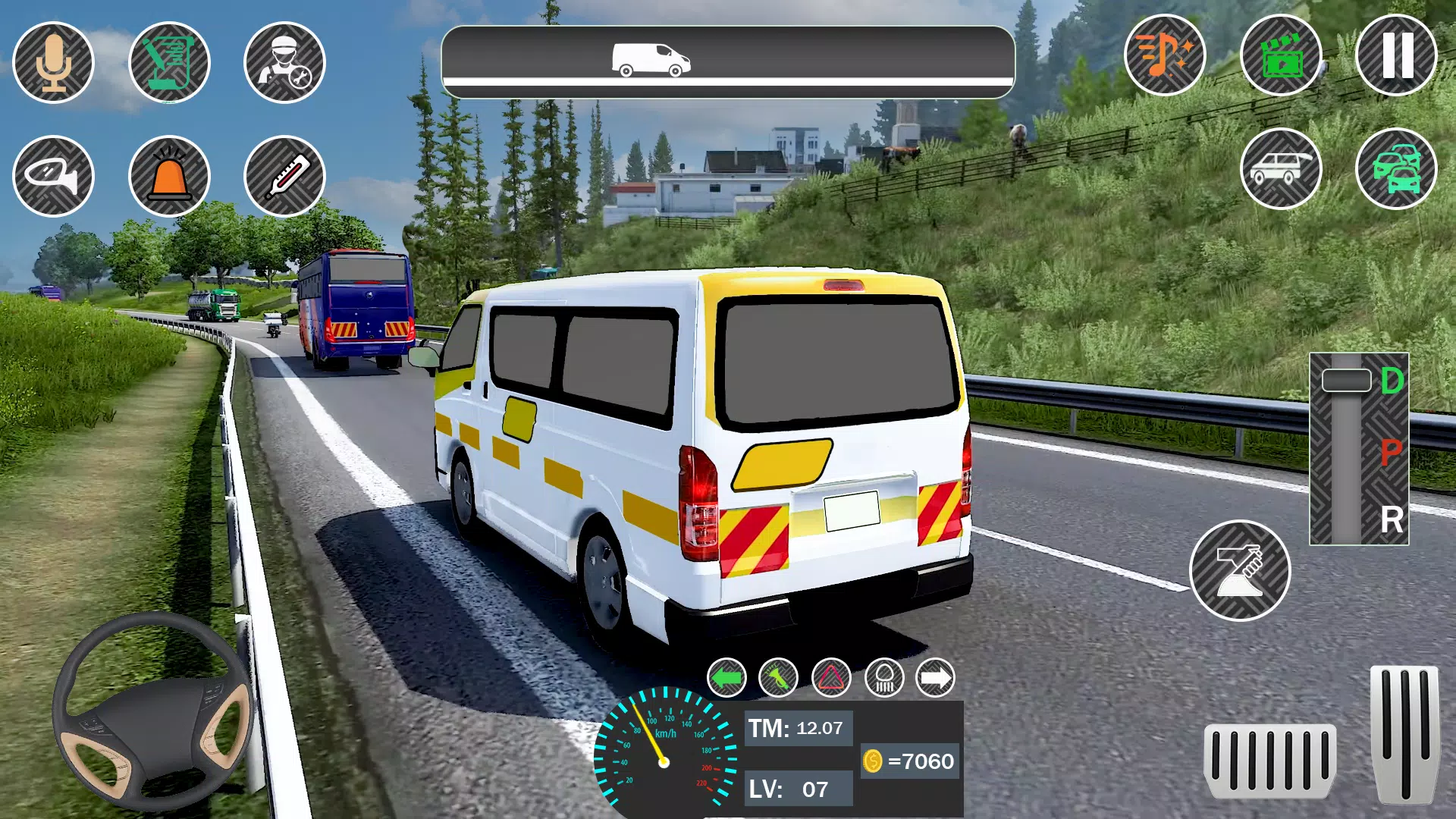Shift gear to R
Screen dimensions: 1456x819
pyautogui.click(x=1392, y=520)
